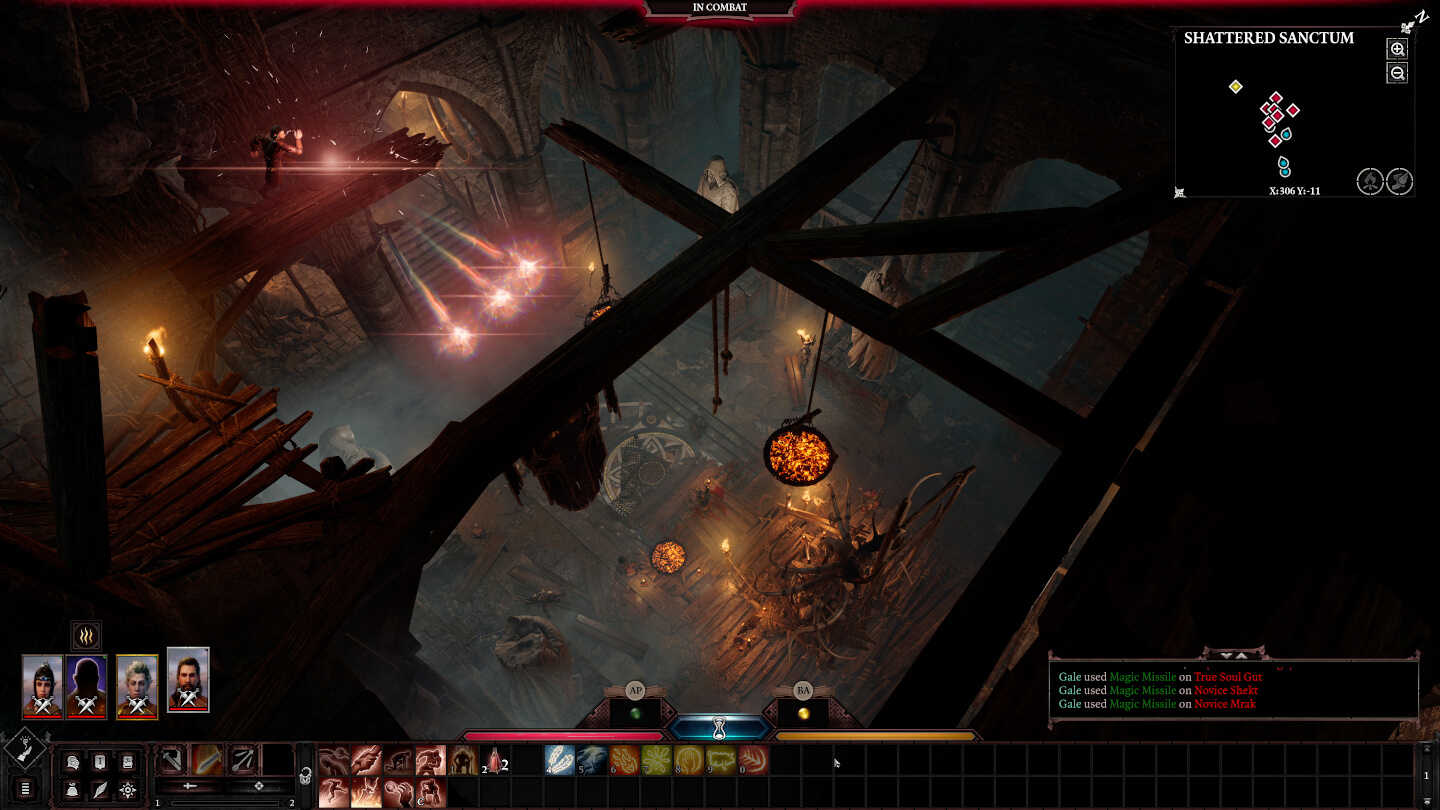This screenshot has height=810, width=1440.
Task: Choose the ranged crossbow weapon slot
Action: [243, 761]
